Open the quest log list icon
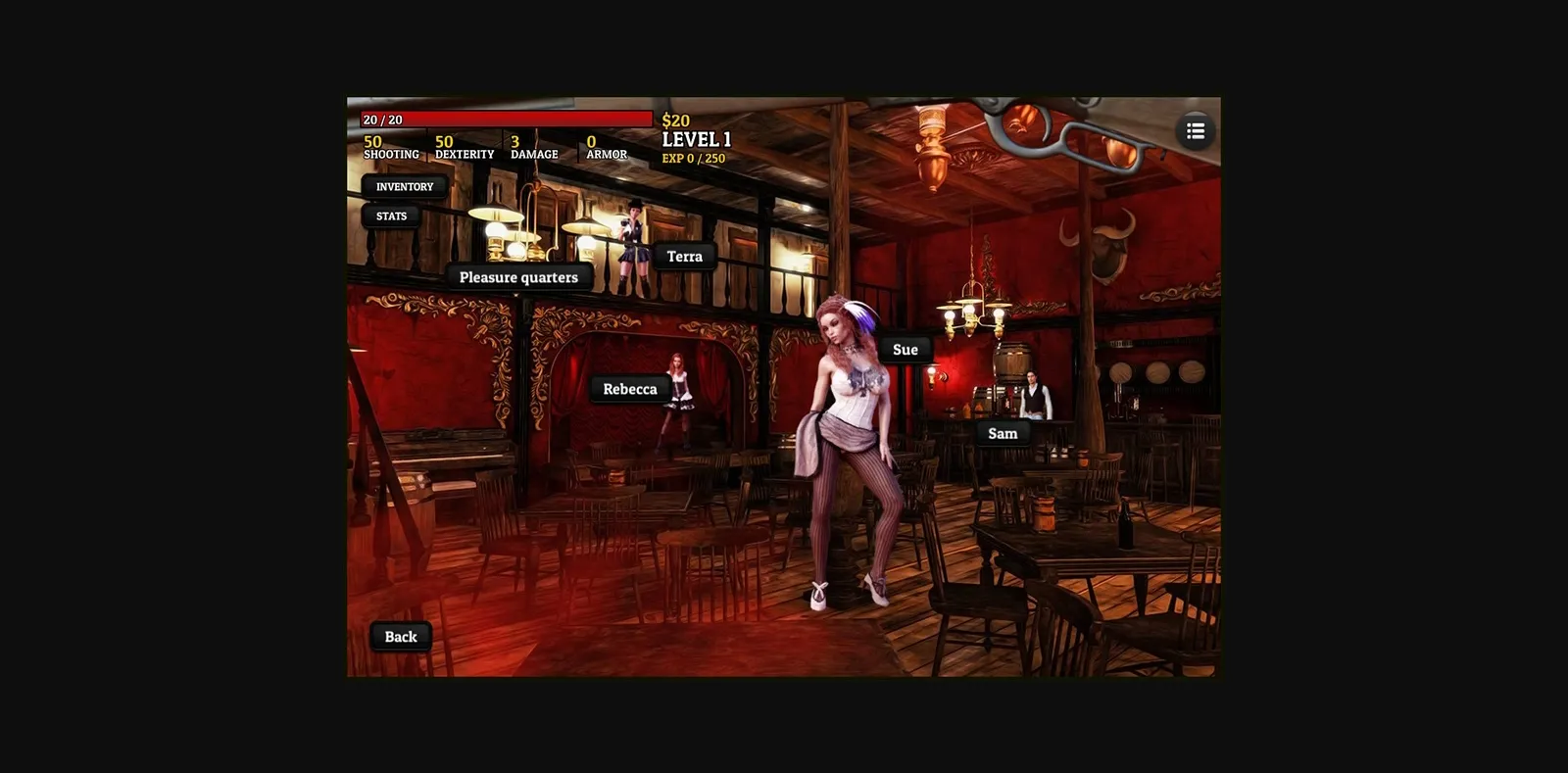Viewport: 1568px width, 773px height. click(x=1195, y=130)
